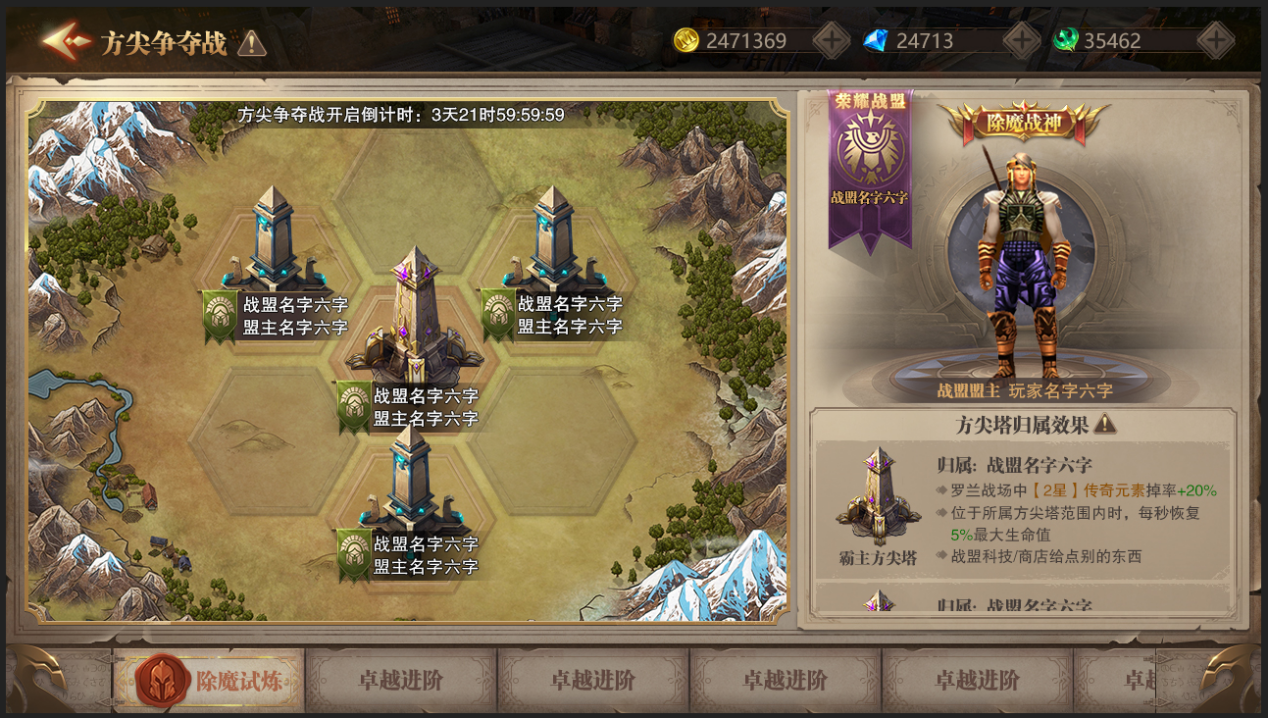Switch to the 除魔试炼 tab

pyautogui.click(x=208, y=681)
